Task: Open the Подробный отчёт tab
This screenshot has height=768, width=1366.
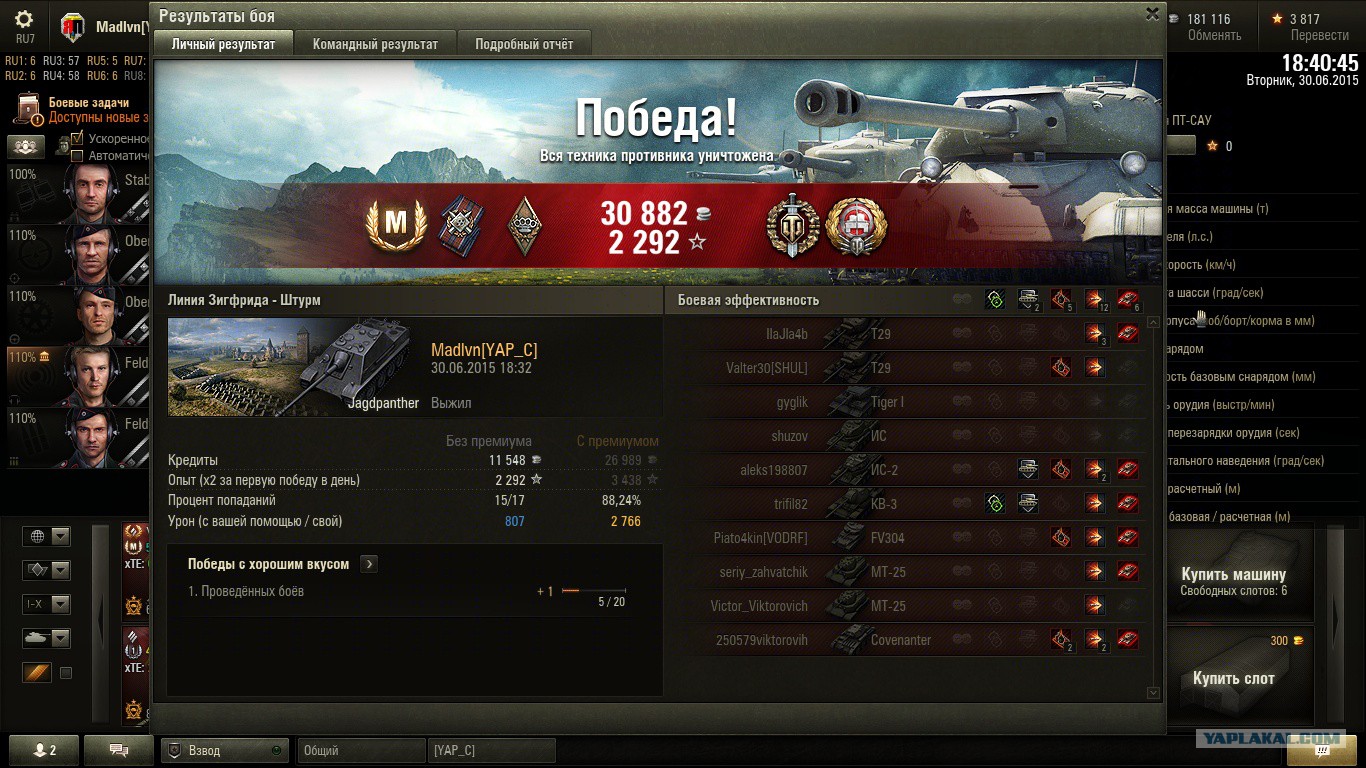Action: click(x=524, y=44)
